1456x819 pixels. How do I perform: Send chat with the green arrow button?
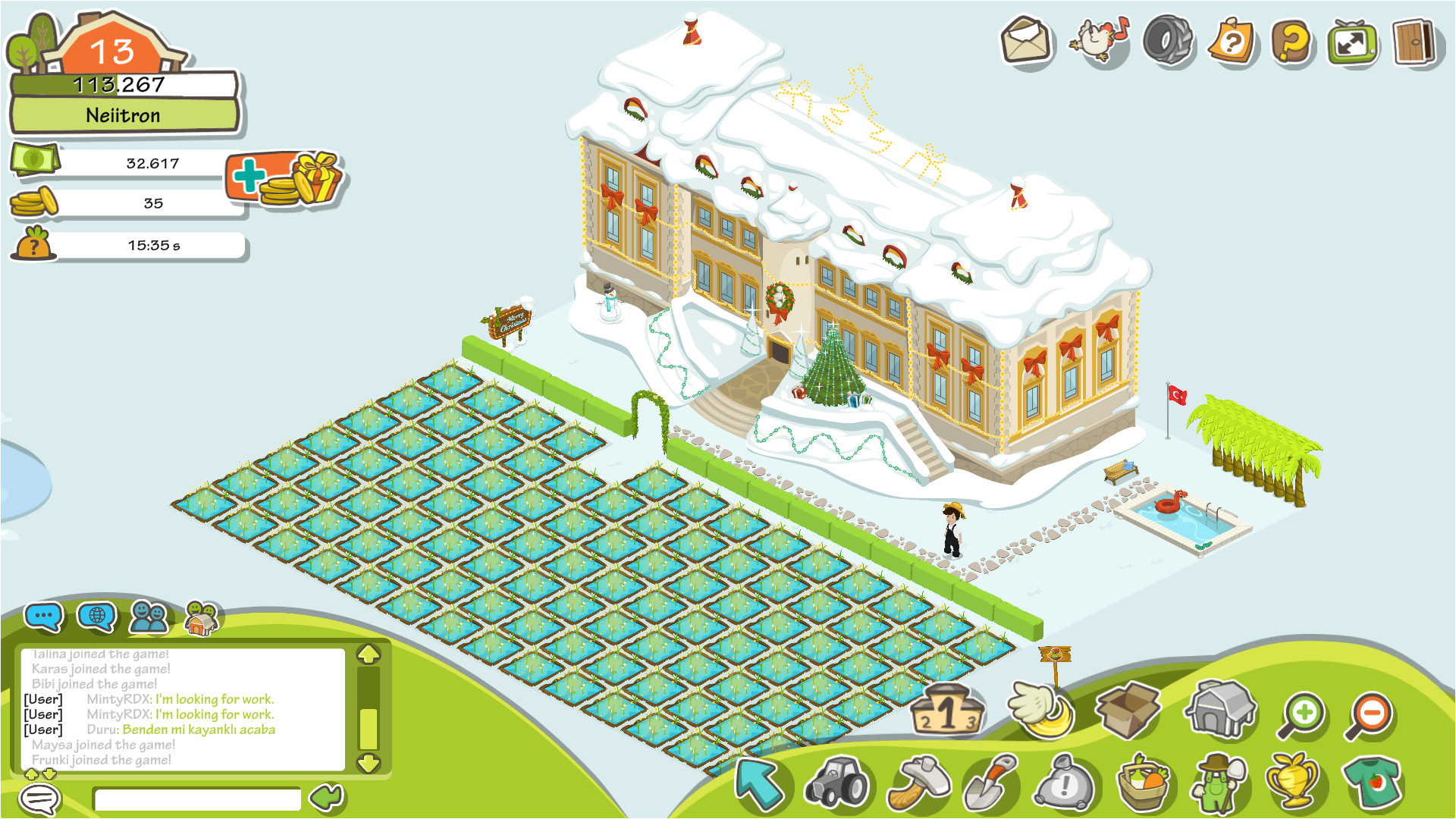click(328, 797)
